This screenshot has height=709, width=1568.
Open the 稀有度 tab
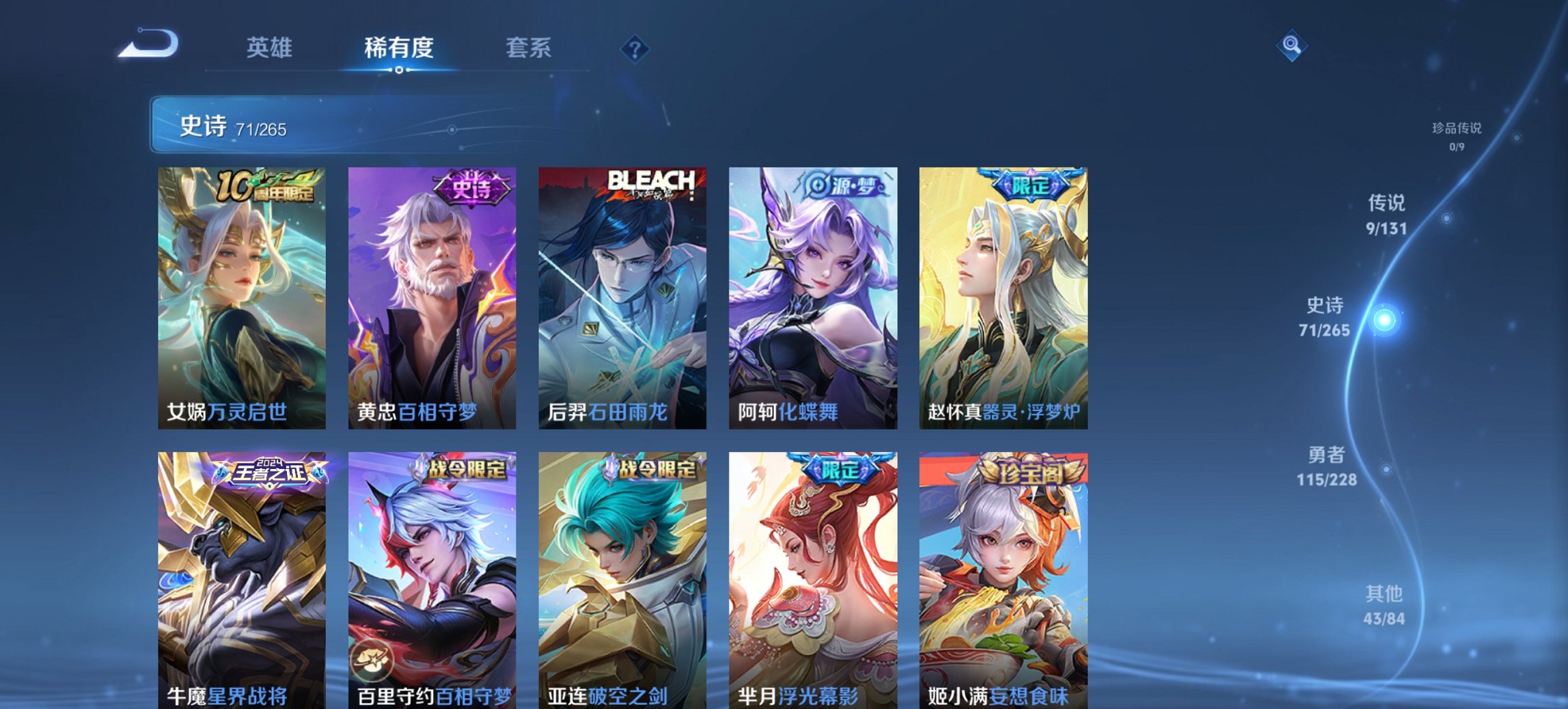(400, 48)
